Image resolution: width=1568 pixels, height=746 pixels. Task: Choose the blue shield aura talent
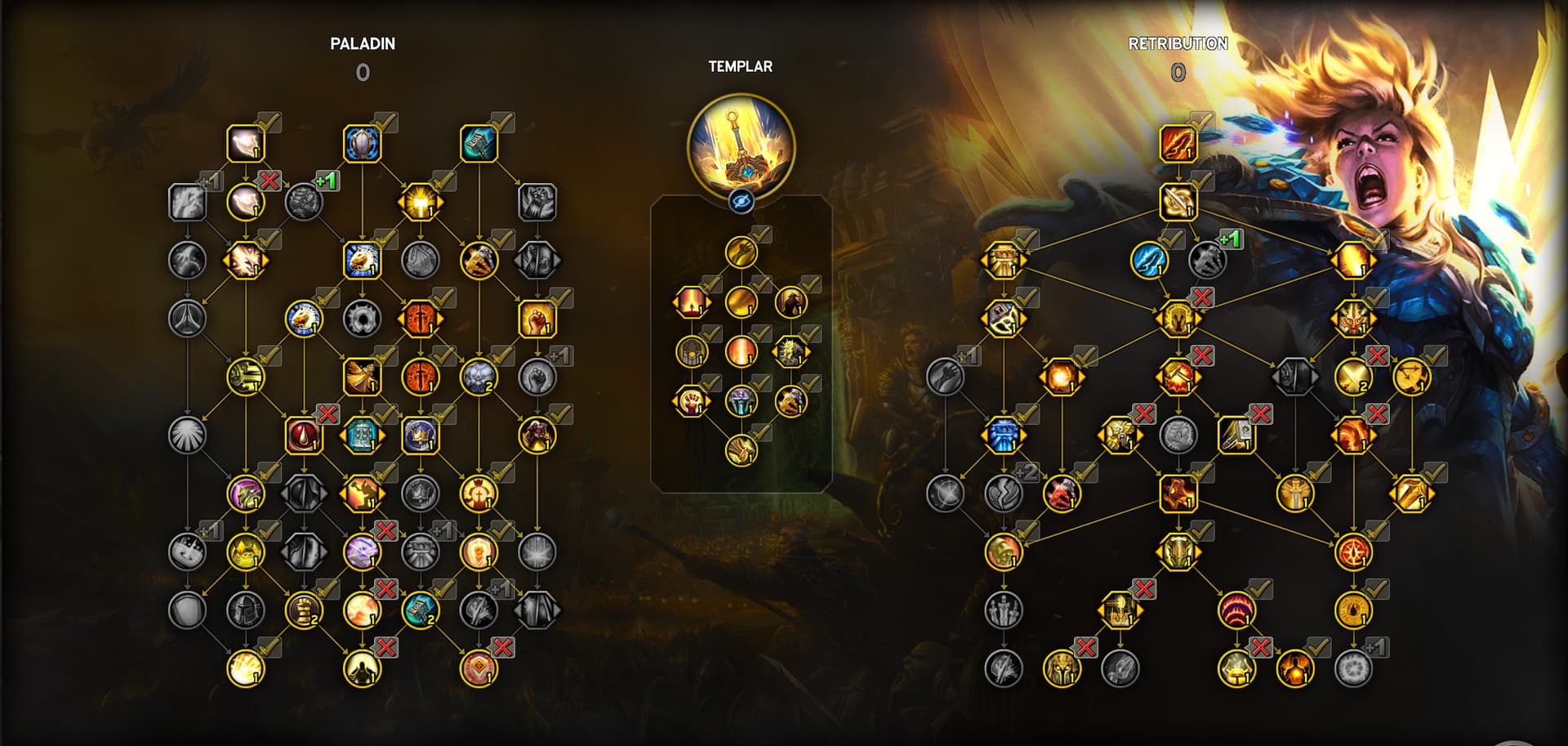tap(363, 144)
